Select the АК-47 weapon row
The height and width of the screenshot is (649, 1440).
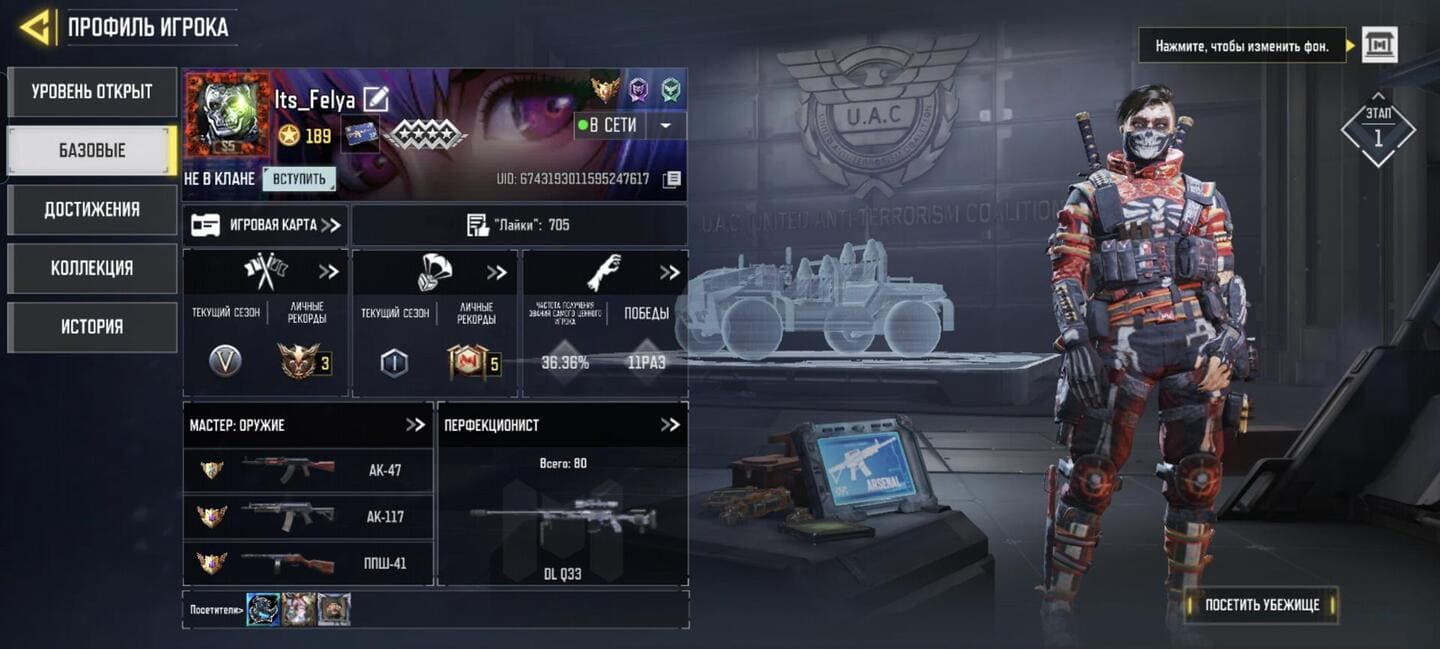point(308,470)
